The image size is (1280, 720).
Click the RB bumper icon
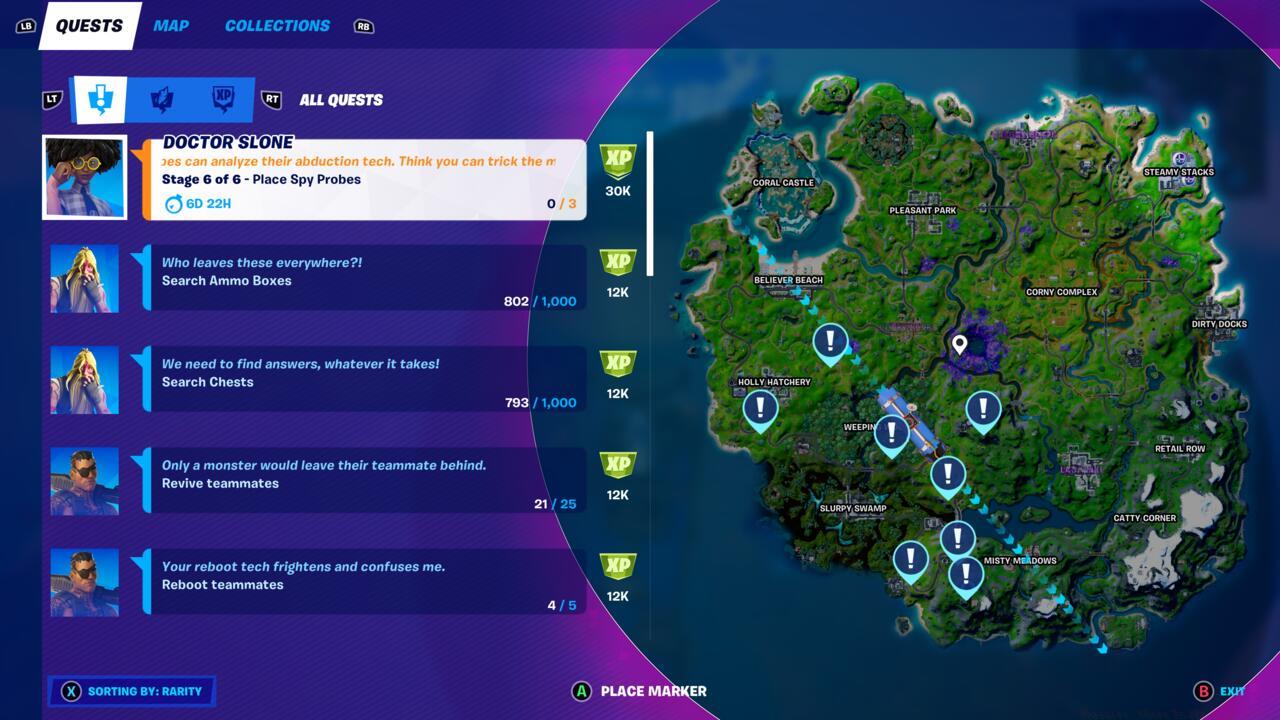click(362, 27)
